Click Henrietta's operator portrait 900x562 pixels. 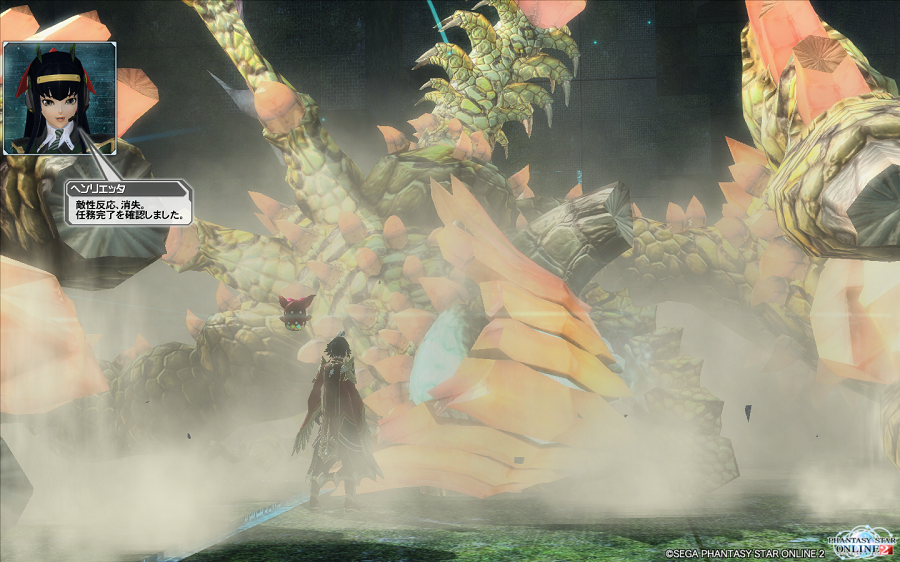(x=60, y=98)
